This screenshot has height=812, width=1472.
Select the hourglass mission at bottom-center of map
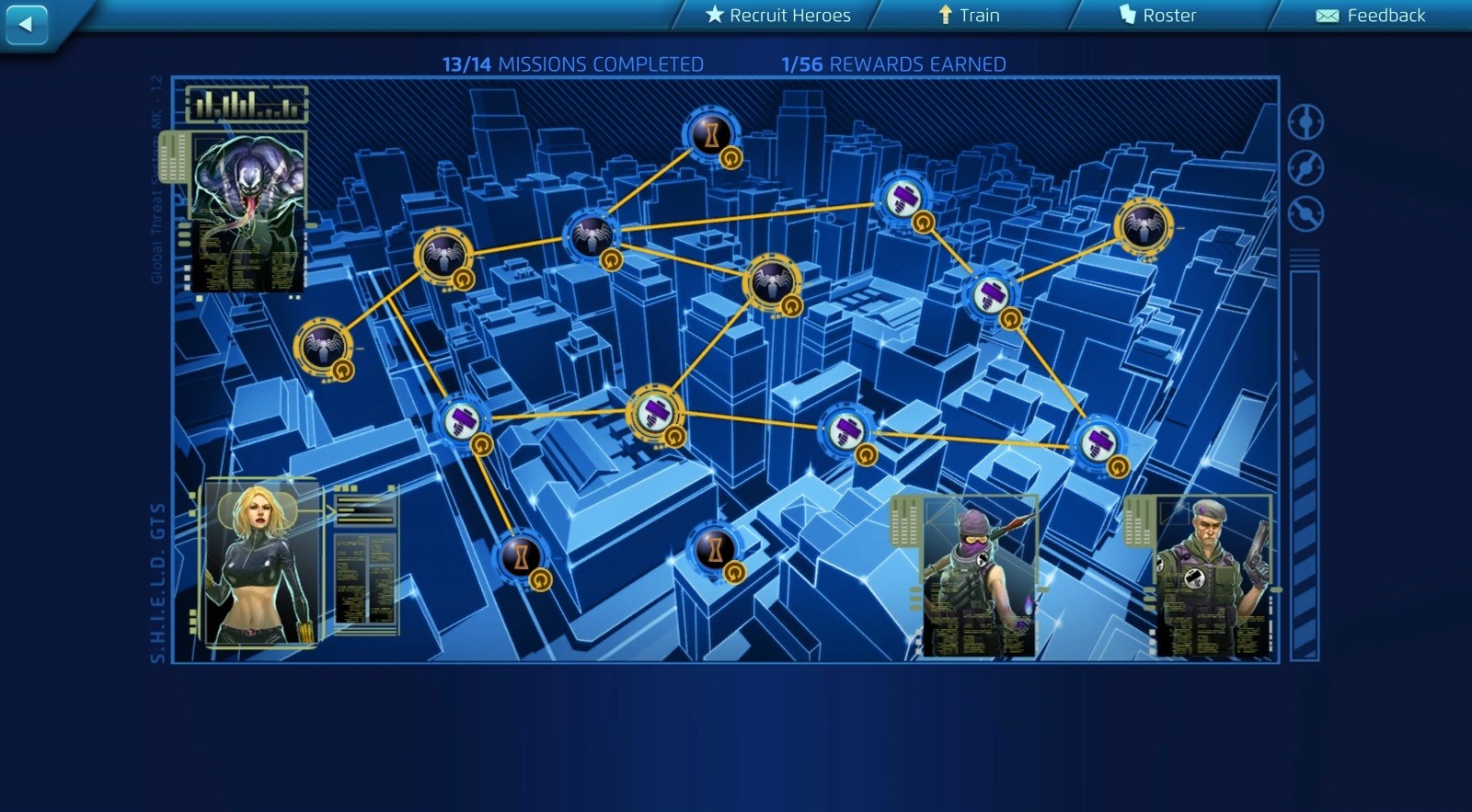click(x=716, y=551)
